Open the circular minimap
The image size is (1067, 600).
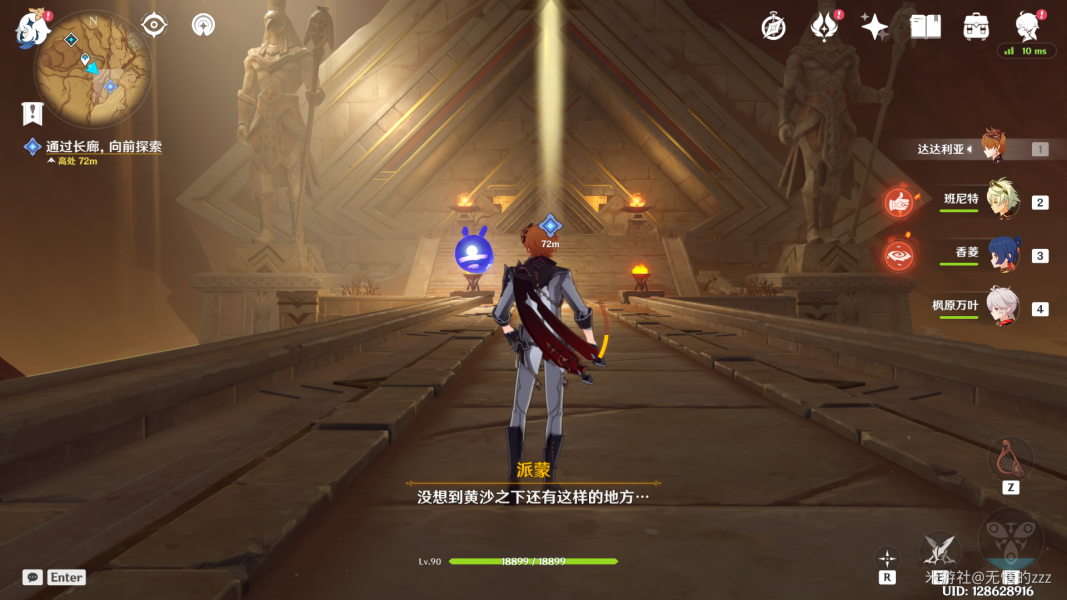(92, 68)
